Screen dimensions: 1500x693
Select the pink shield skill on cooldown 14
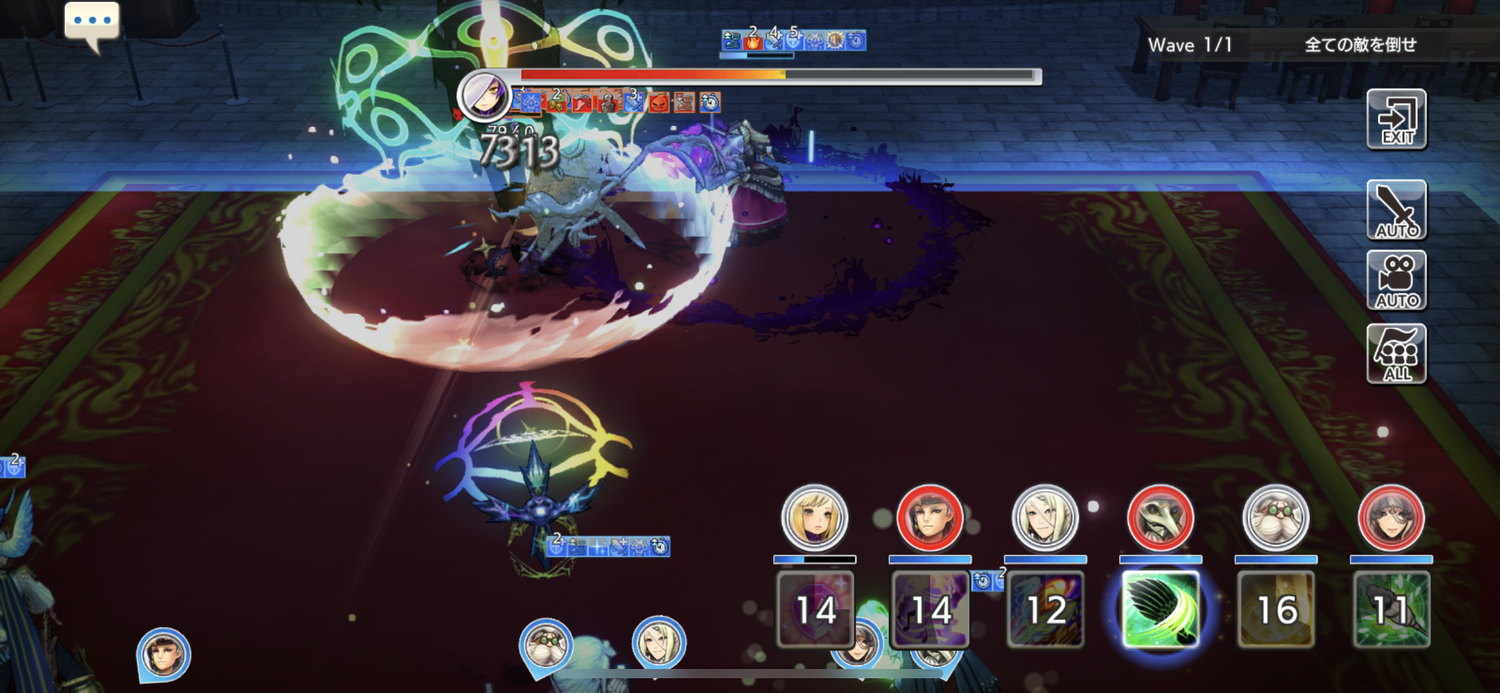click(815, 609)
